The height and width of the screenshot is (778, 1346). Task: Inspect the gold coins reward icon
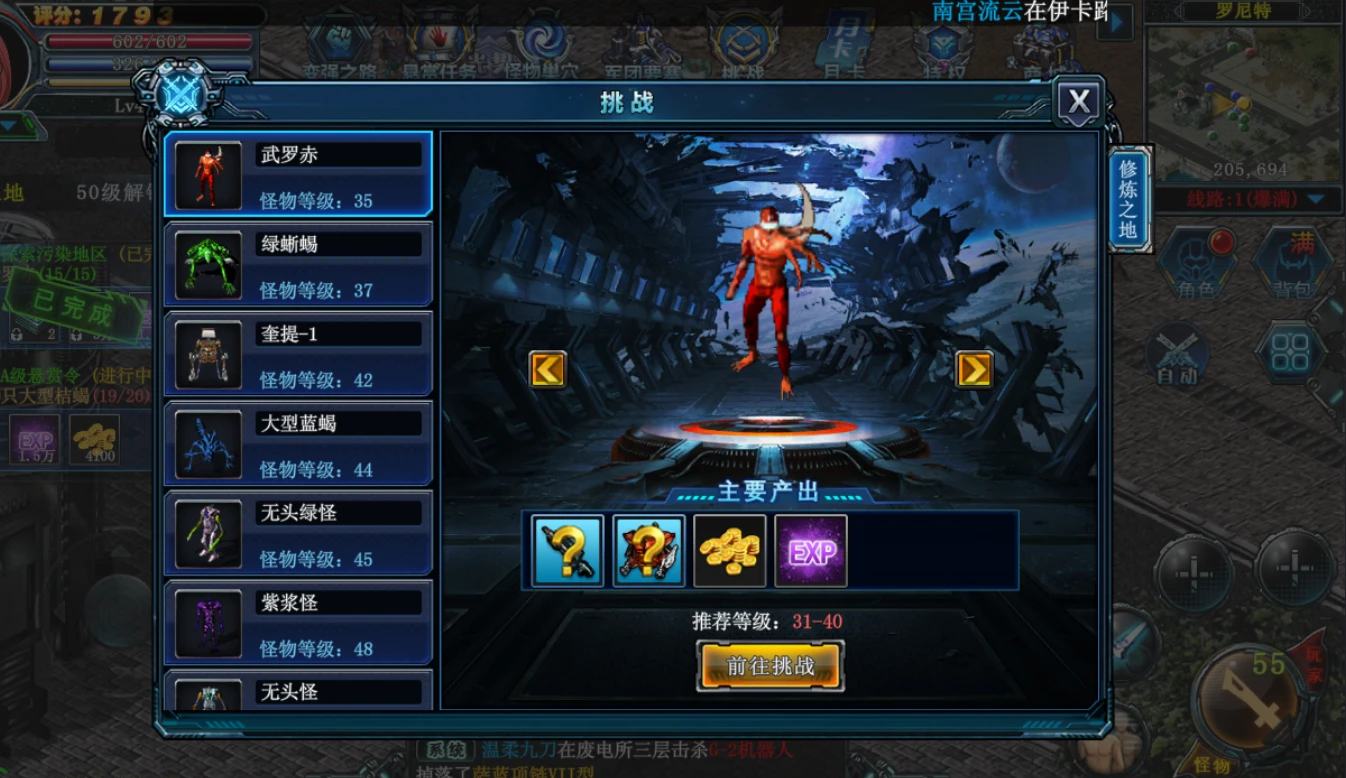click(x=730, y=551)
